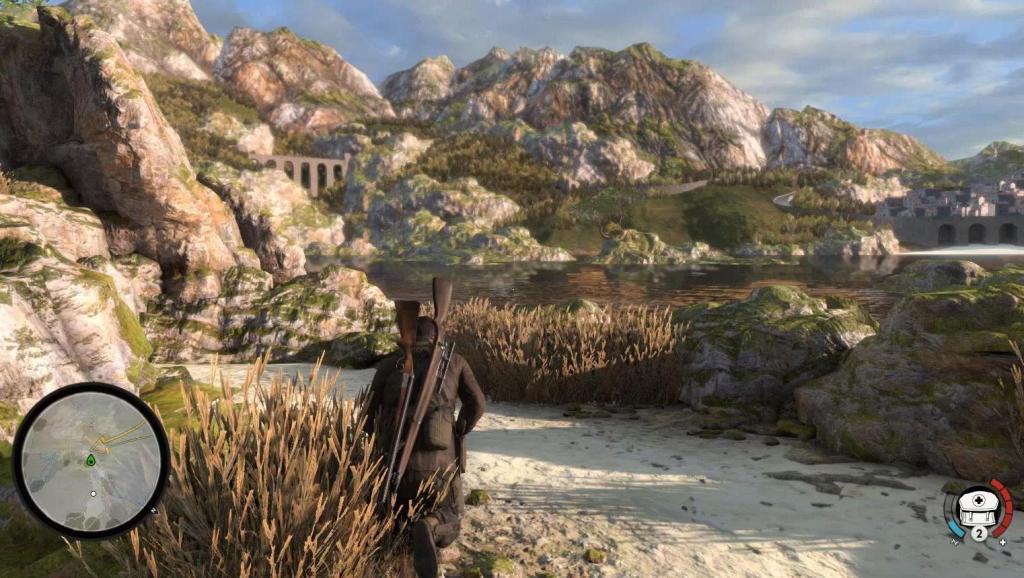
Task: Open the circular minimap
Action: [91, 460]
